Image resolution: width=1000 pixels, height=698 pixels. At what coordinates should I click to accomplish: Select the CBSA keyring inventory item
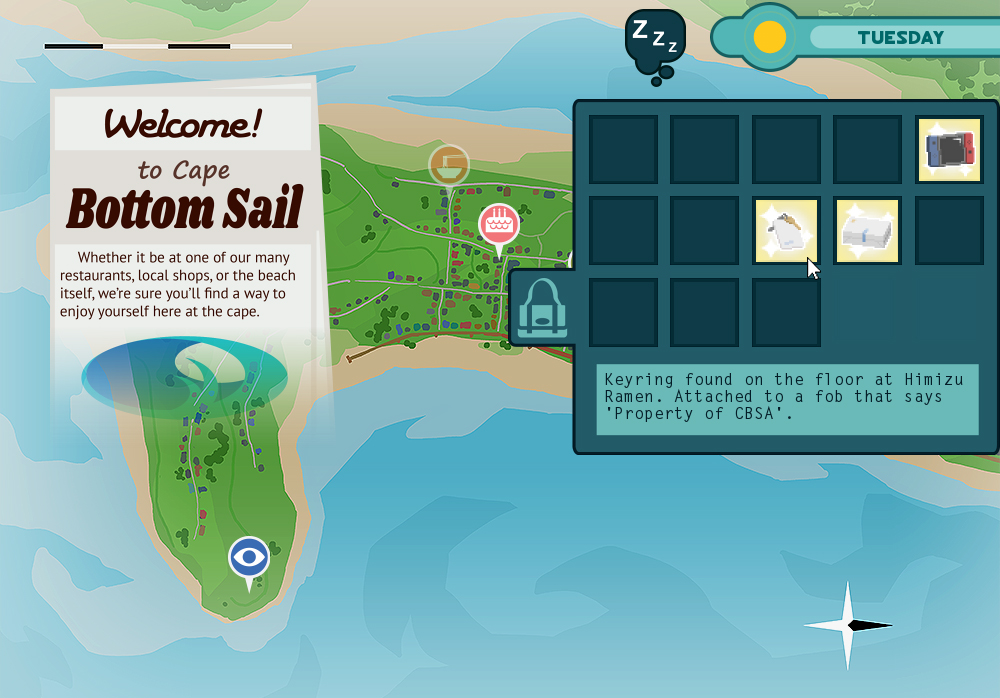click(x=786, y=231)
